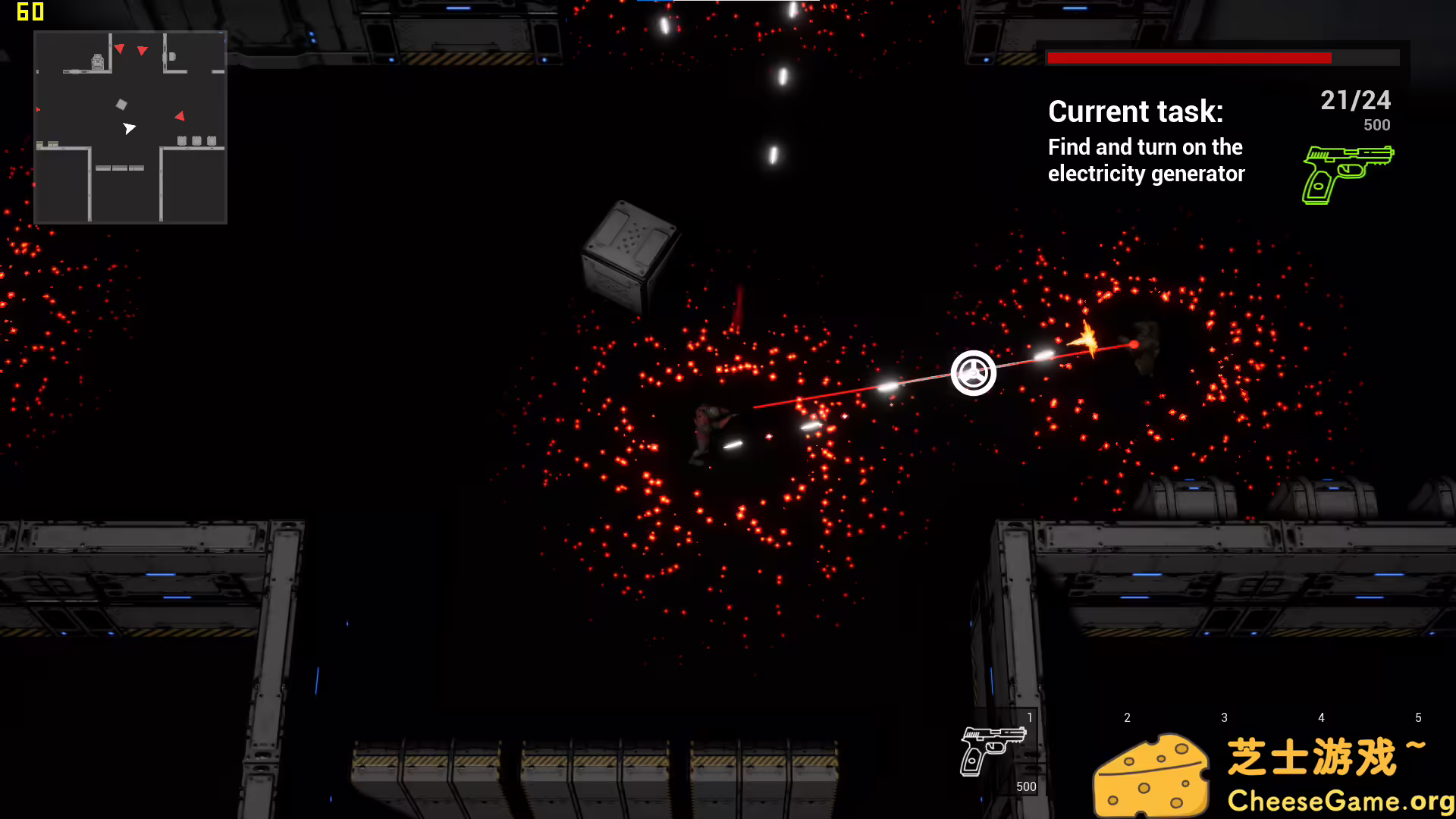Viewport: 1456px width, 819px height.
Task: Click the green equipped pistol icon
Action: 1348,174
